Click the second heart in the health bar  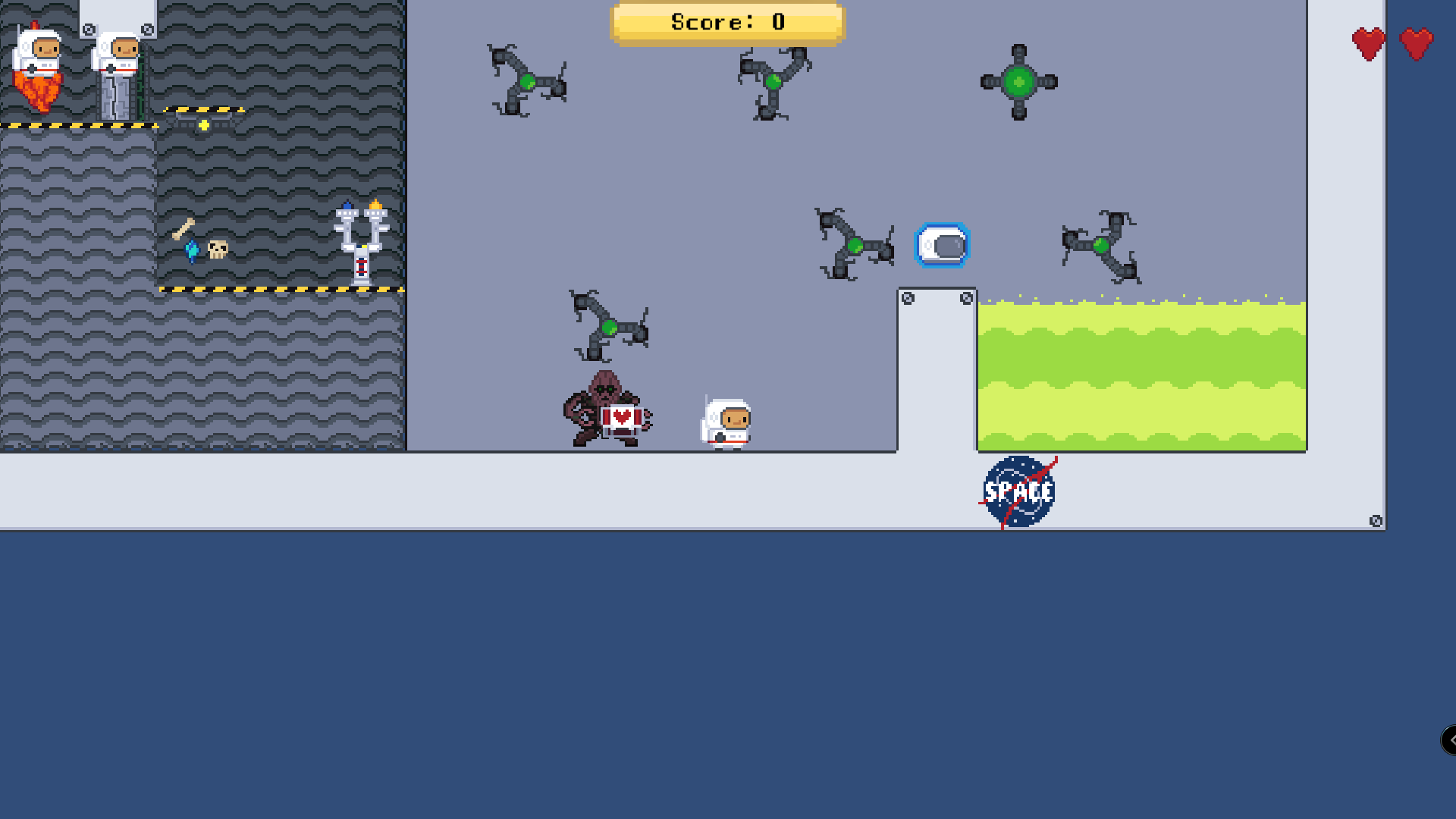[1414, 43]
